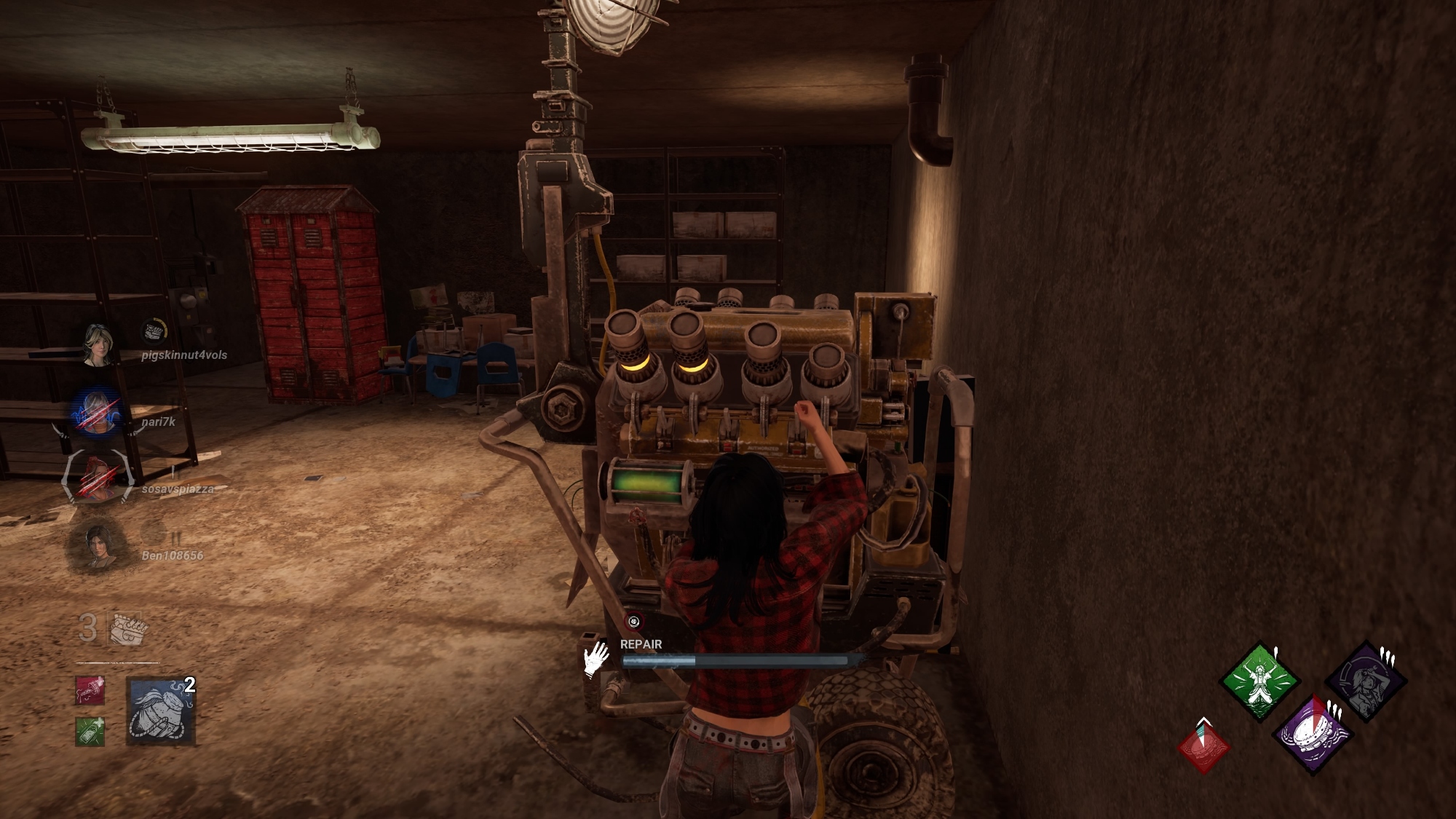Select the dark purple wrench survivor perk
The image size is (1456, 819).
pos(1365,682)
